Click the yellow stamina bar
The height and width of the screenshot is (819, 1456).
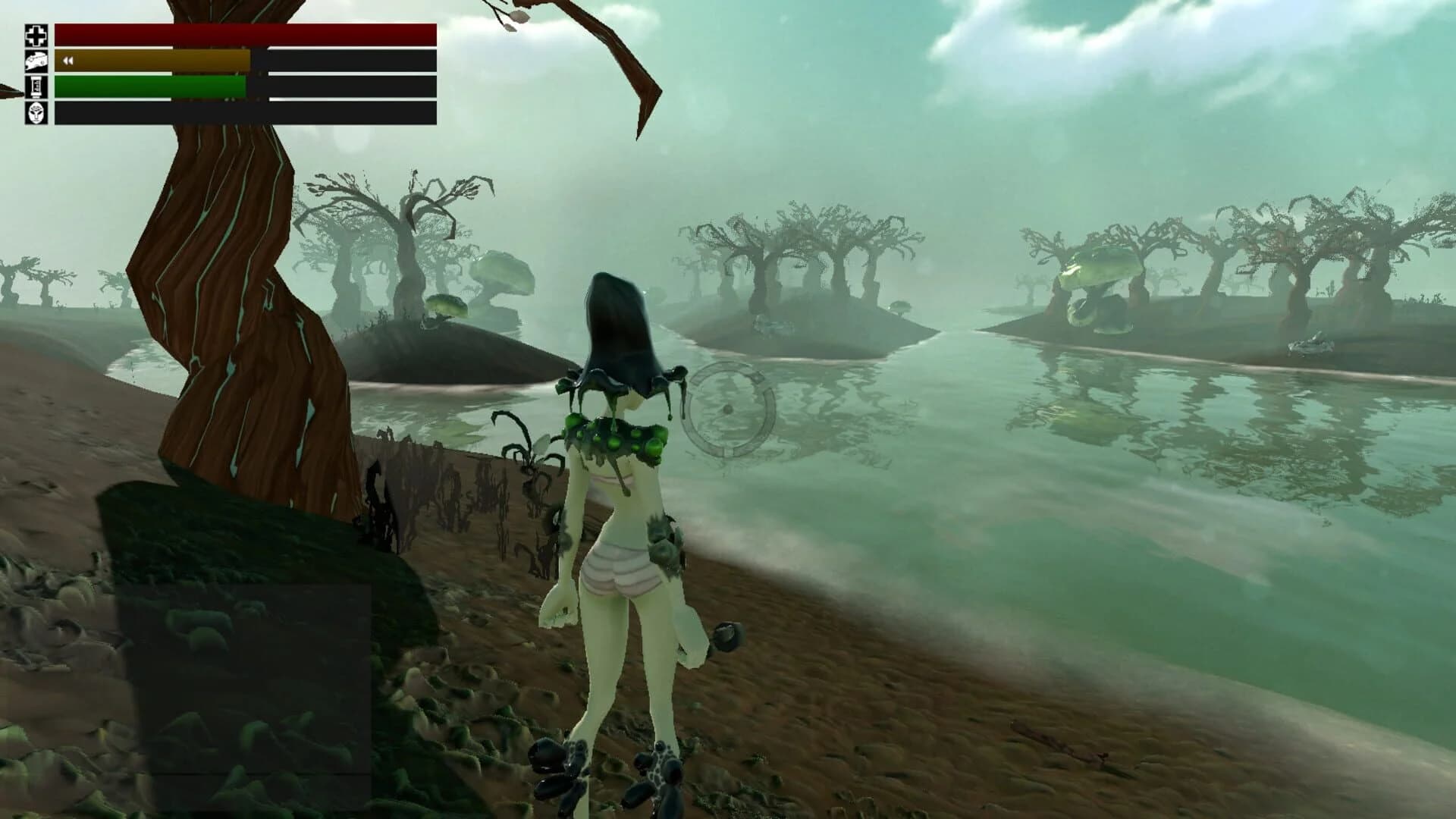pyautogui.click(x=152, y=61)
